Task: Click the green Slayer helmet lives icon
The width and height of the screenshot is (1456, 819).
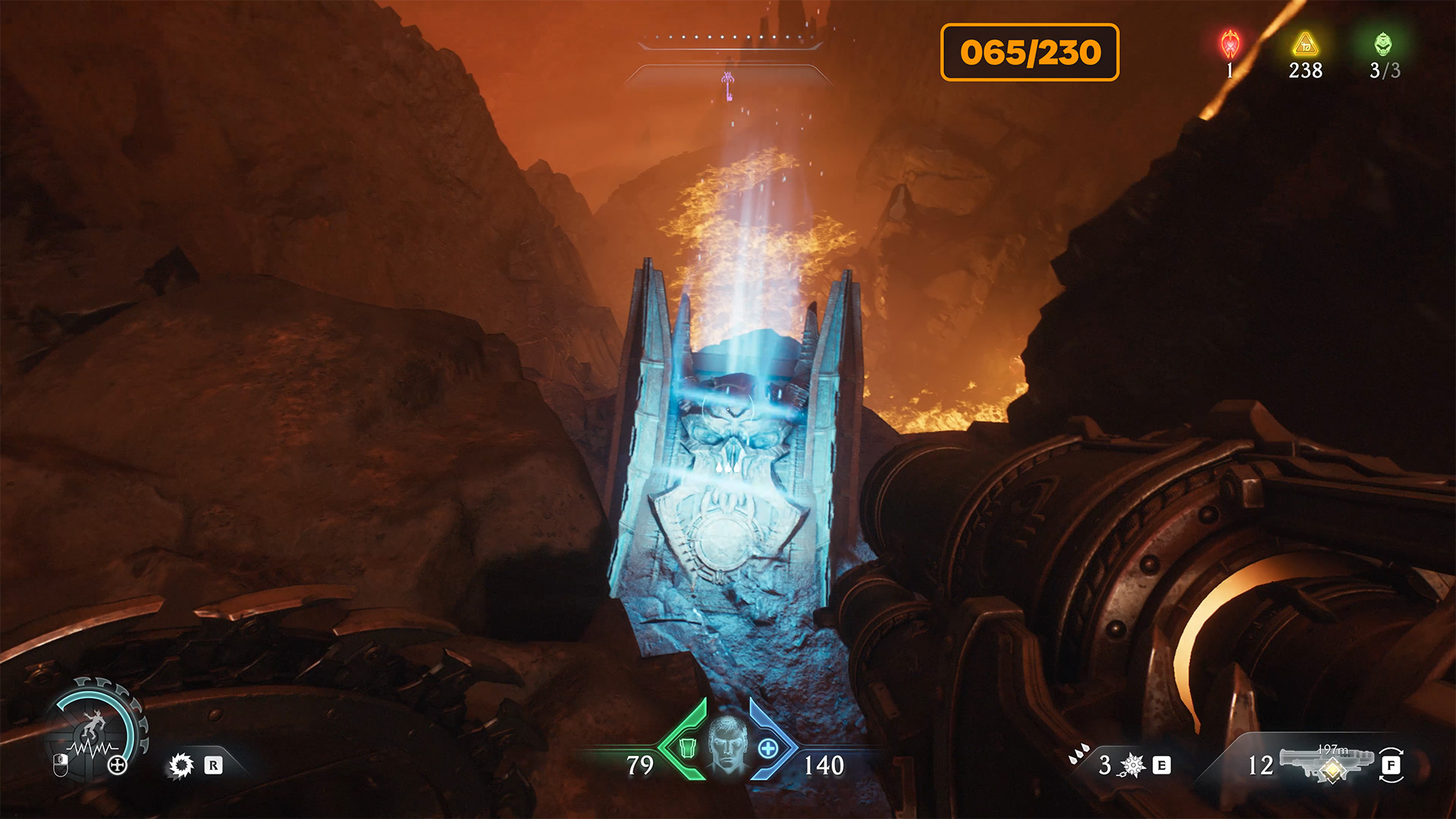Action: [x=1383, y=44]
